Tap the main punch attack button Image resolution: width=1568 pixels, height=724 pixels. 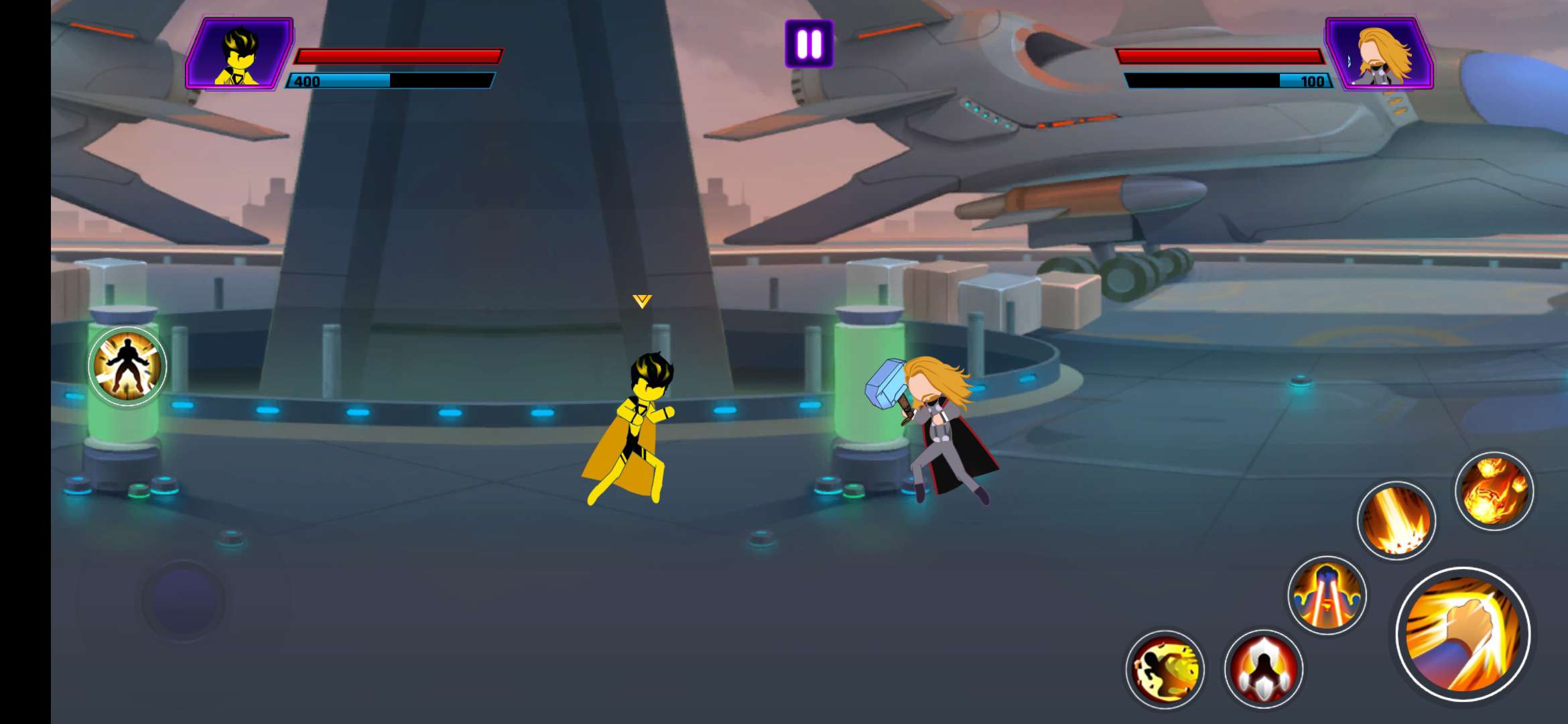click(x=1463, y=634)
